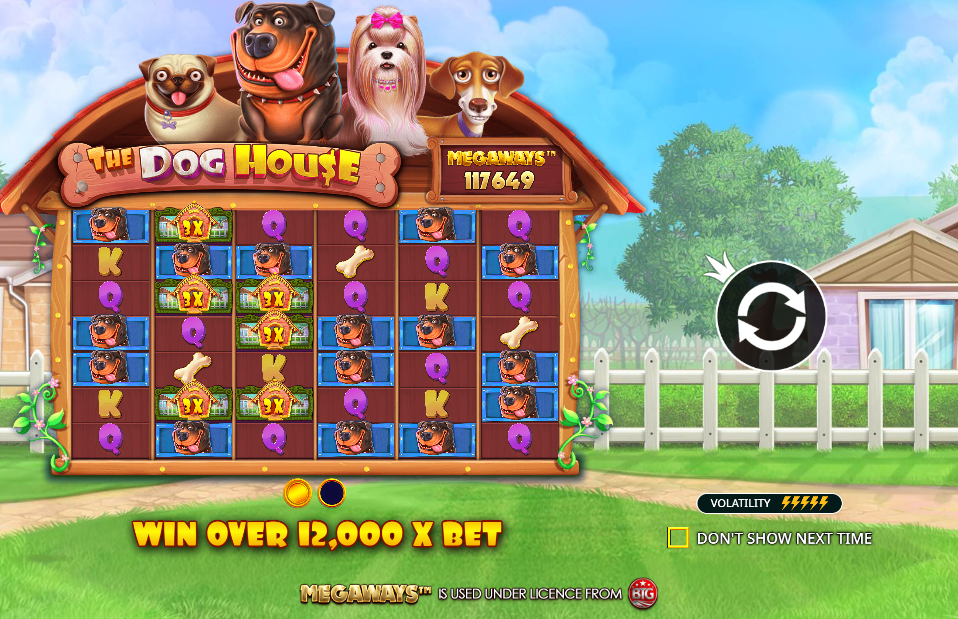Tick the Don't Show Next Time checkbox
This screenshot has width=958, height=619.
click(678, 538)
